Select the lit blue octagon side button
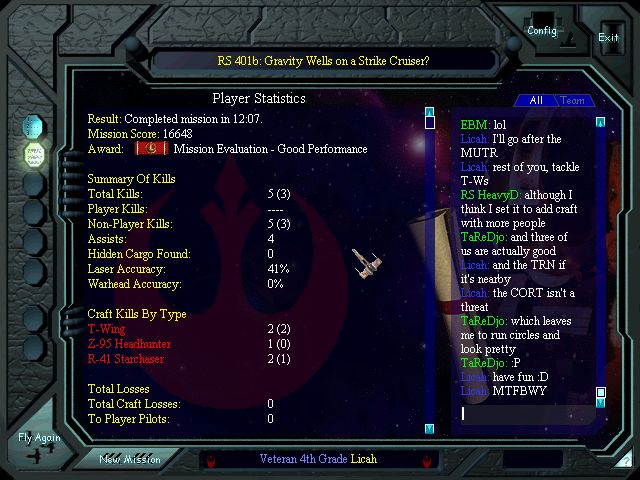 point(35,128)
